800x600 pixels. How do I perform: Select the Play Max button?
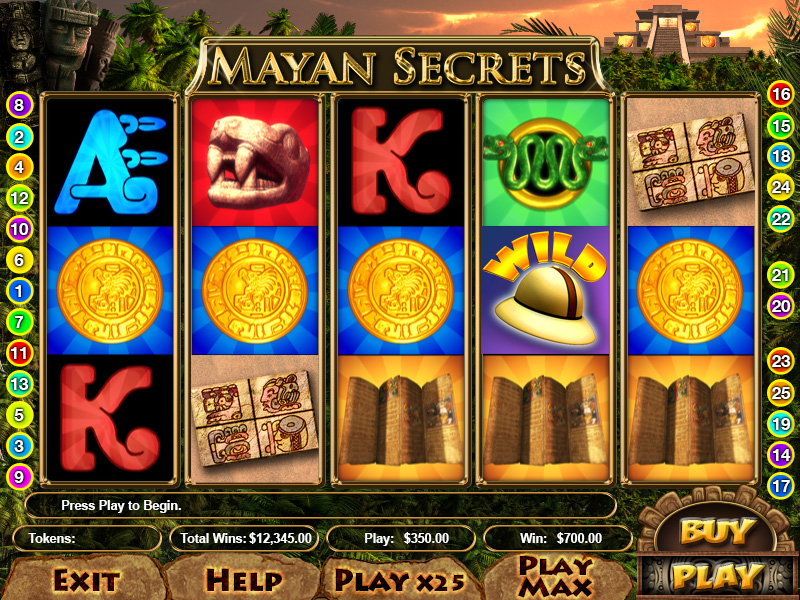[x=555, y=577]
